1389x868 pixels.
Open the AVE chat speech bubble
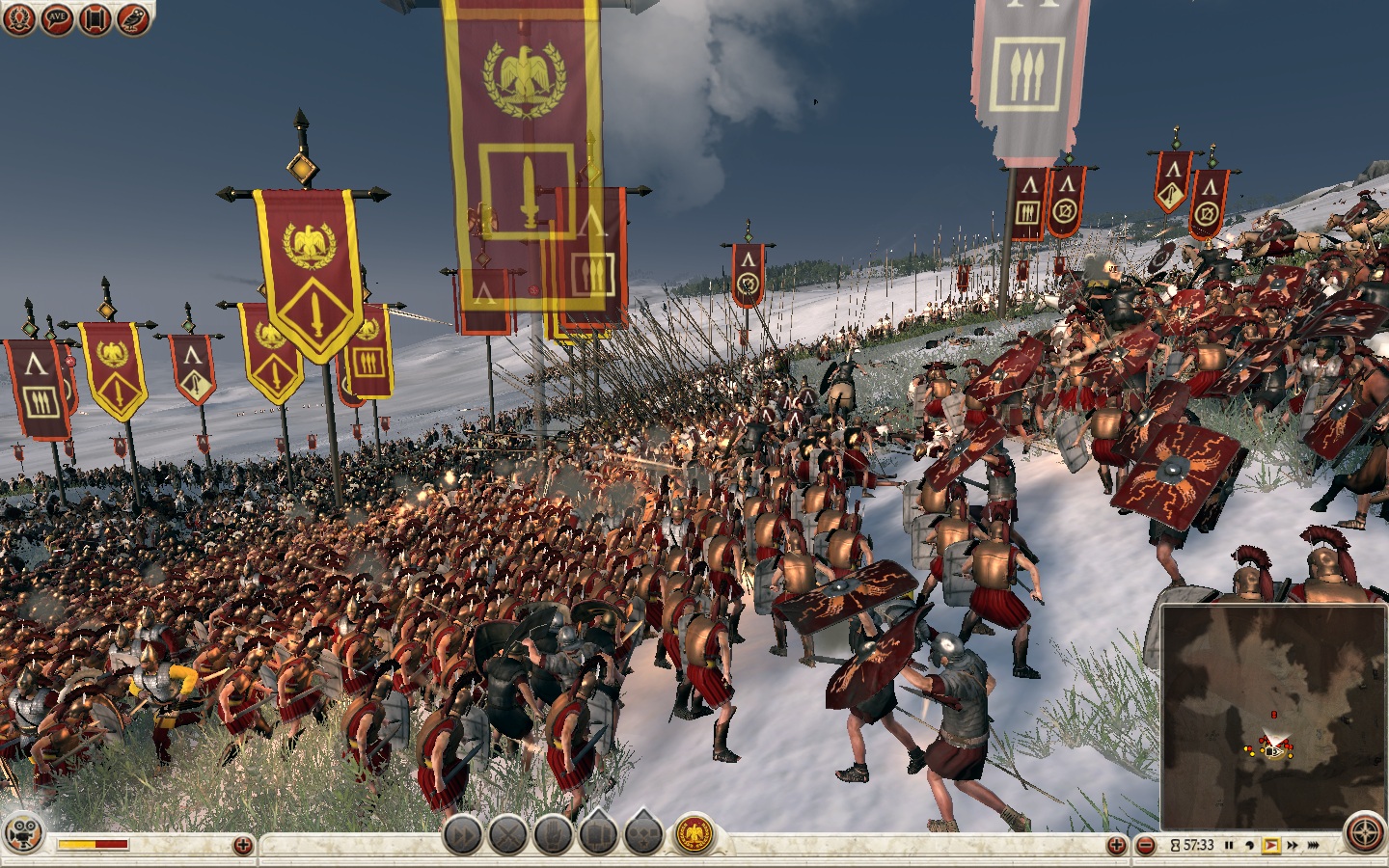coord(58,18)
